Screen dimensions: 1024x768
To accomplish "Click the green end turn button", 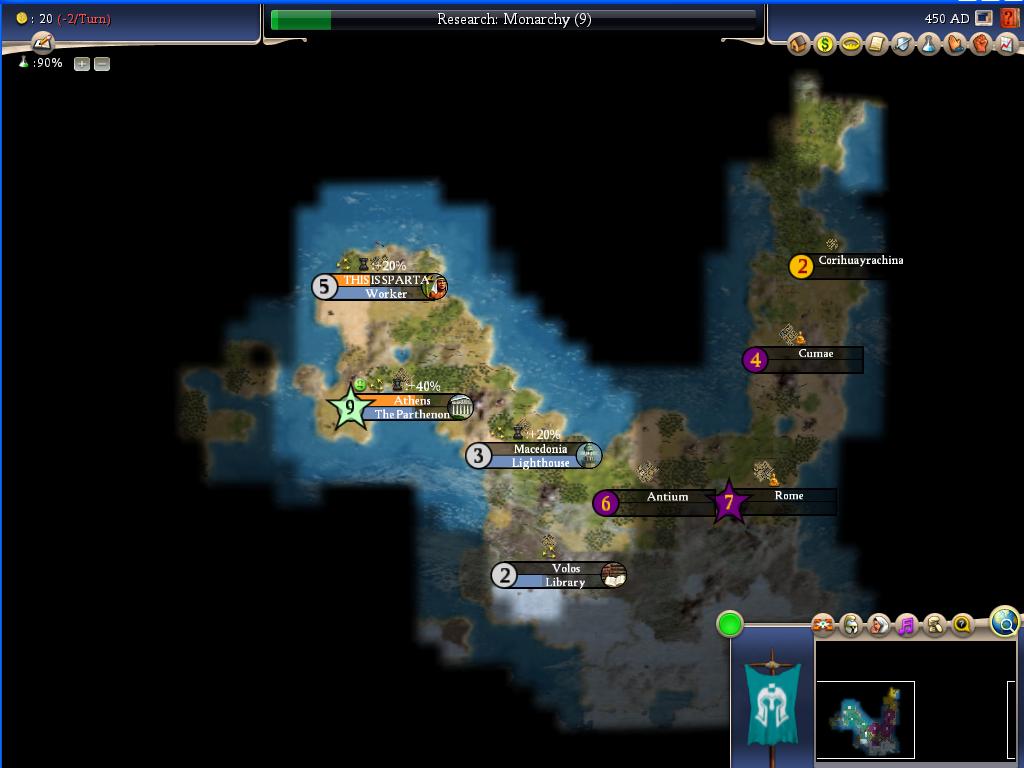I will coord(730,625).
